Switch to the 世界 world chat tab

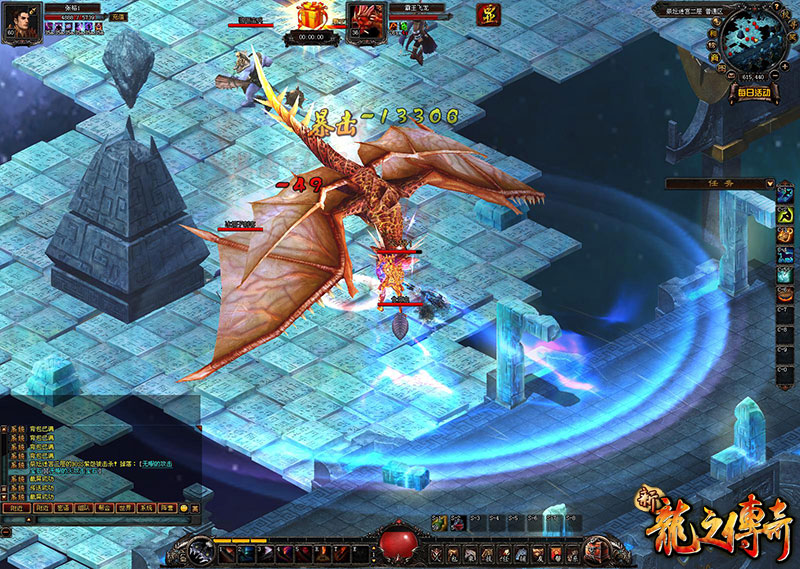coord(125,508)
